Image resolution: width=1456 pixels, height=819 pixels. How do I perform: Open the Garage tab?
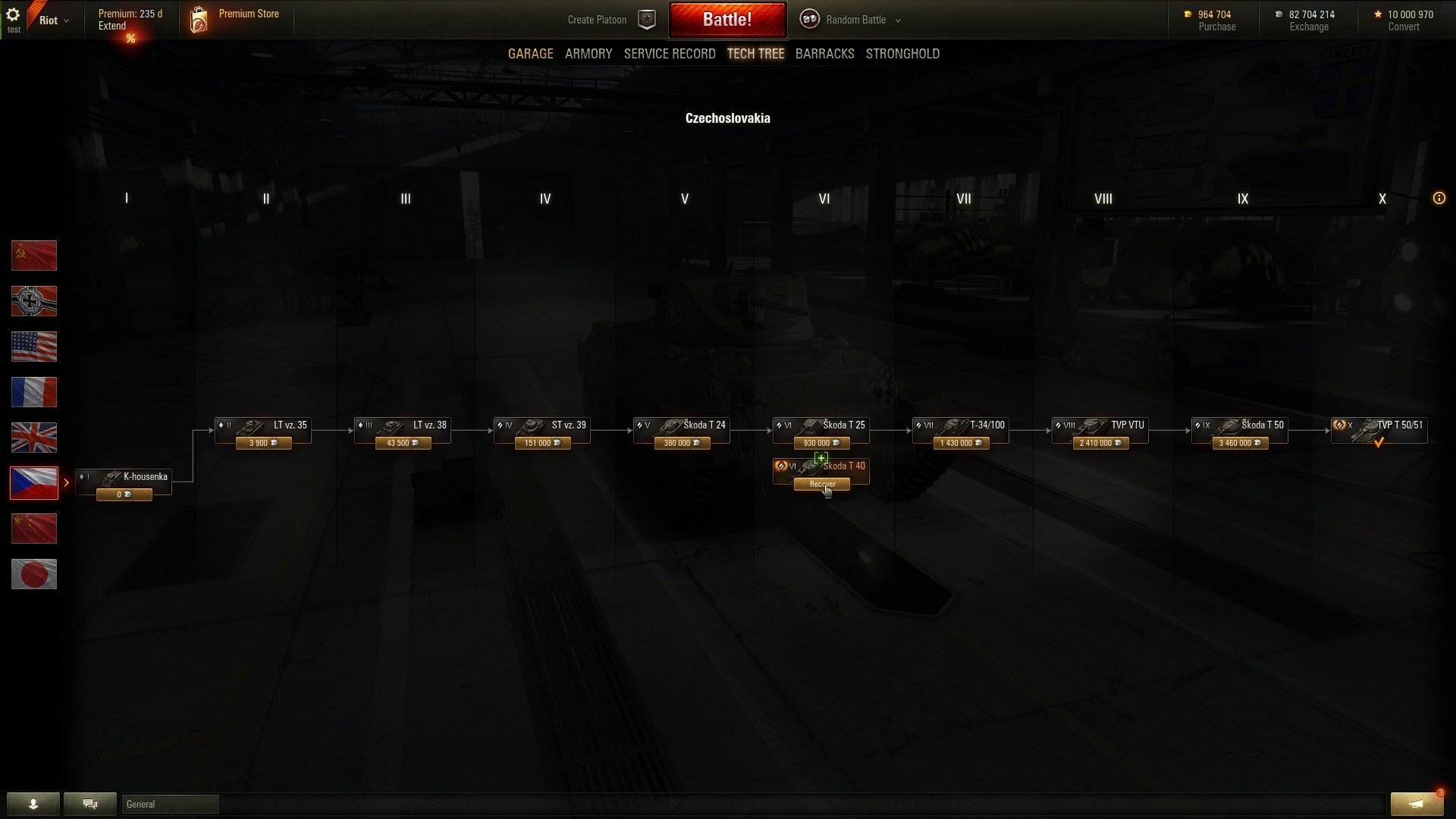tap(530, 54)
